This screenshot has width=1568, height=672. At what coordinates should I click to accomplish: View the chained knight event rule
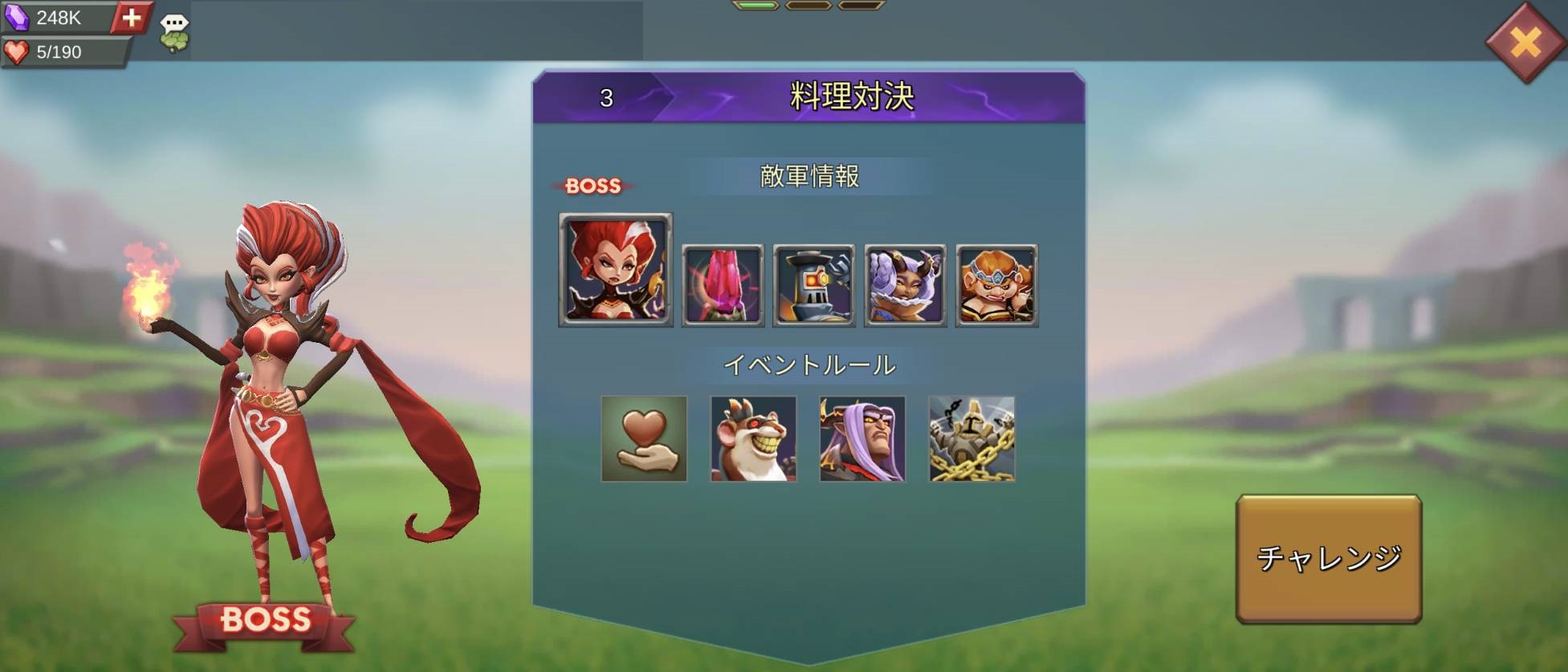click(971, 438)
